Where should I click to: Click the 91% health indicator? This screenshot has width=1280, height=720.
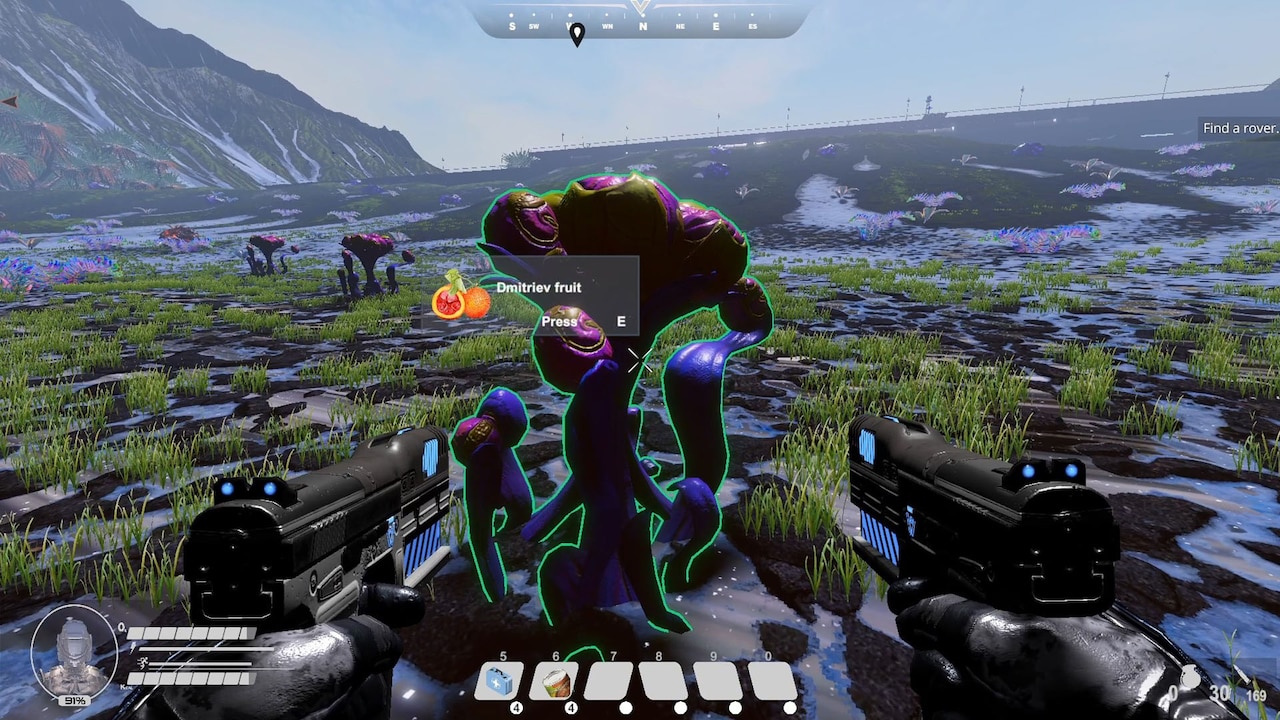click(x=74, y=700)
